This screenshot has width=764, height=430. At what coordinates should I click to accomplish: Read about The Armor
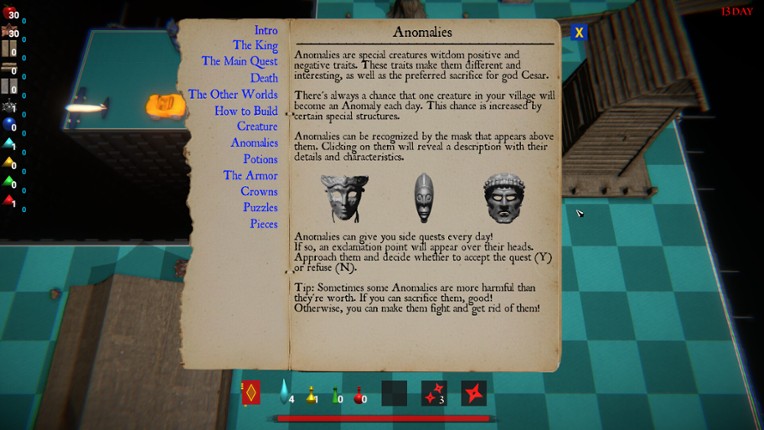(x=250, y=176)
